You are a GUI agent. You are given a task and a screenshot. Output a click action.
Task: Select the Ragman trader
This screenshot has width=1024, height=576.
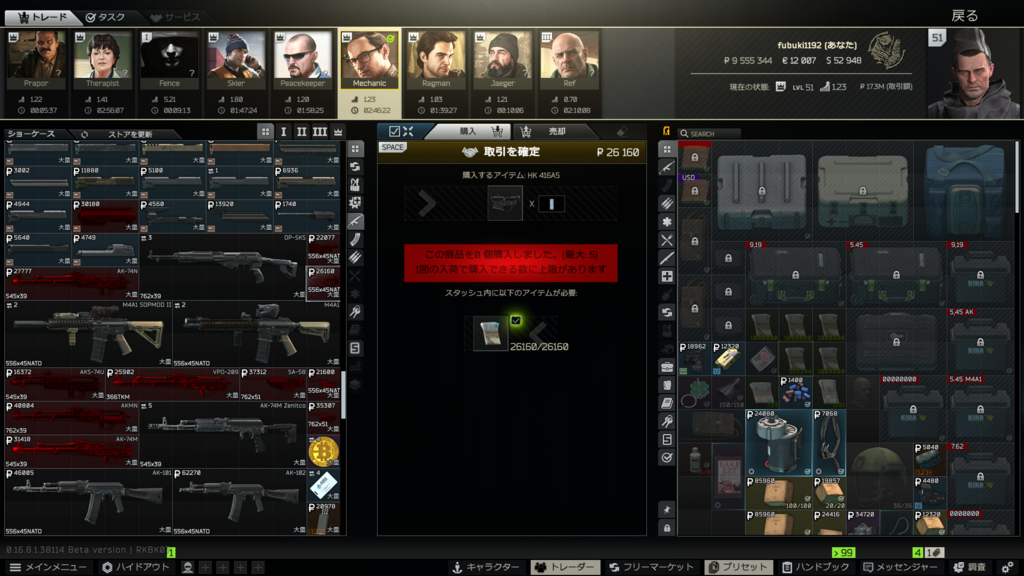pos(437,56)
